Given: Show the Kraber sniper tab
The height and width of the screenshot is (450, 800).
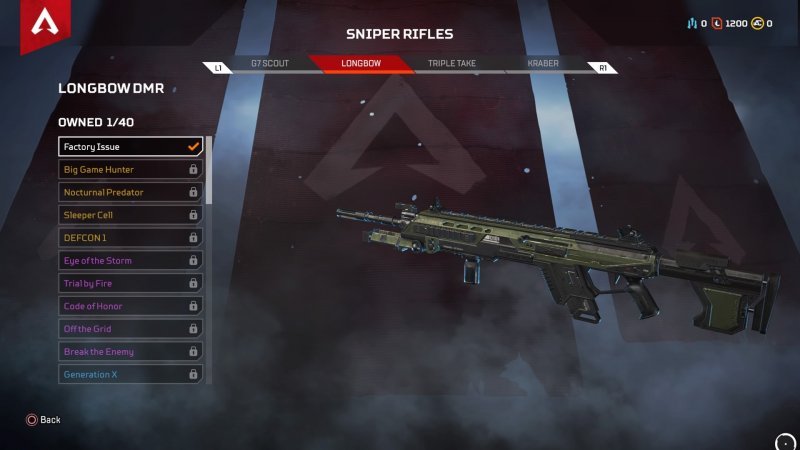Looking at the screenshot, I should (543, 63).
